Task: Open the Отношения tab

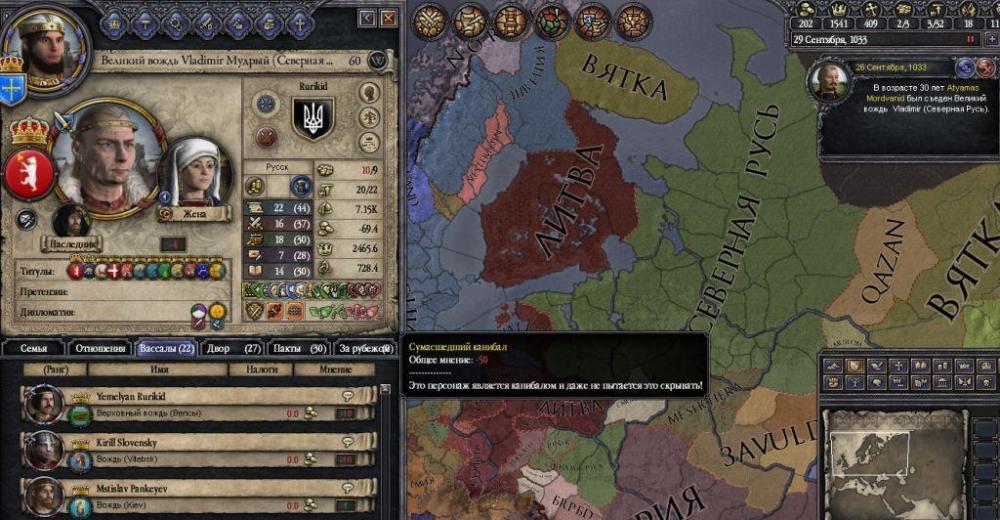Action: point(99,348)
